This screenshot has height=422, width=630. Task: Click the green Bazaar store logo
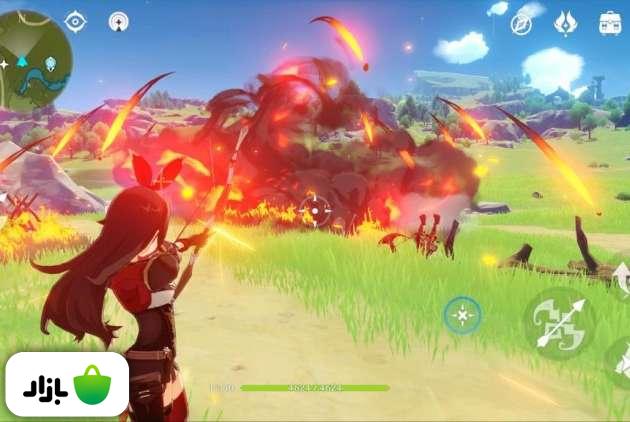pos(67,385)
